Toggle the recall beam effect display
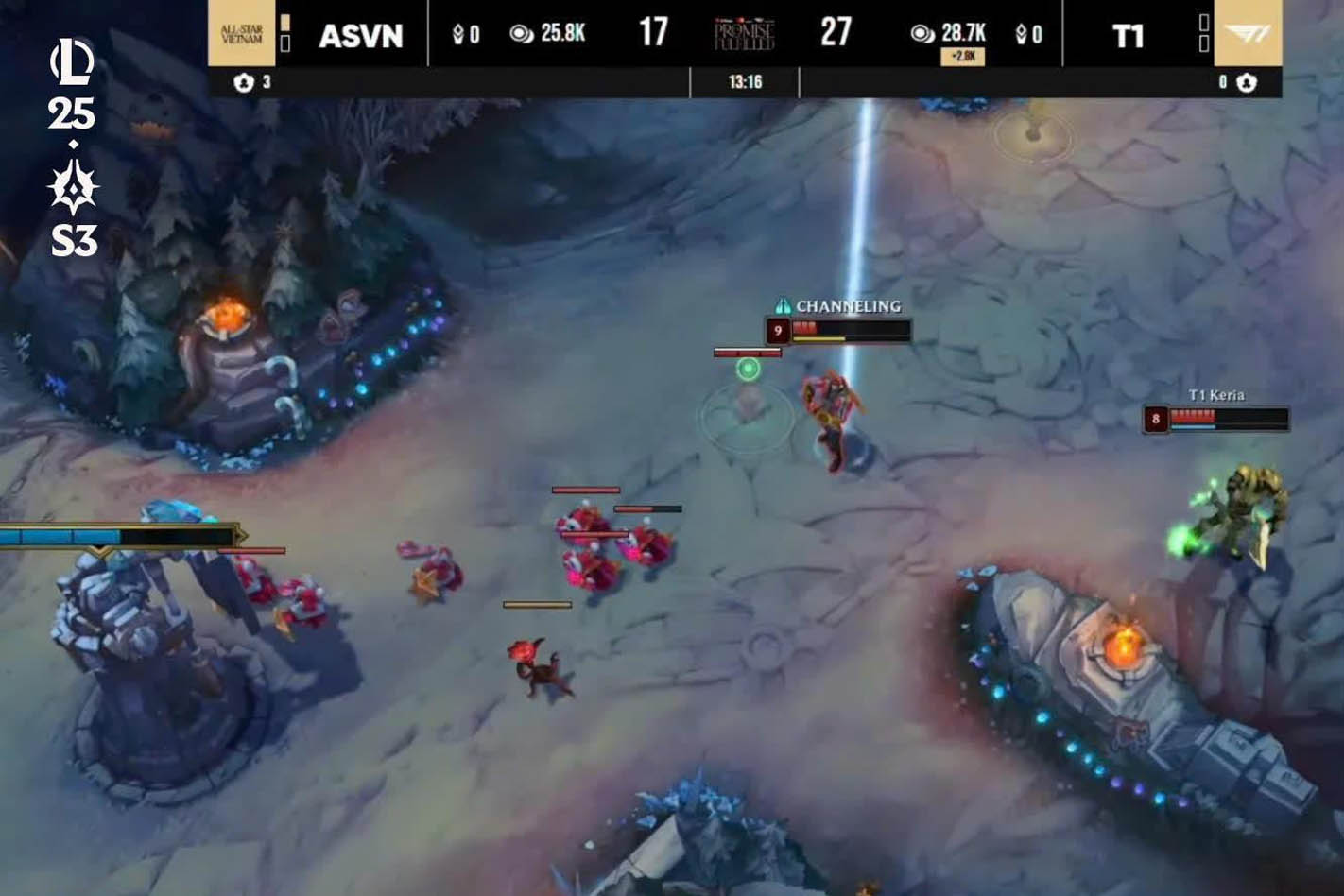The width and height of the screenshot is (1344, 896). coord(858,208)
